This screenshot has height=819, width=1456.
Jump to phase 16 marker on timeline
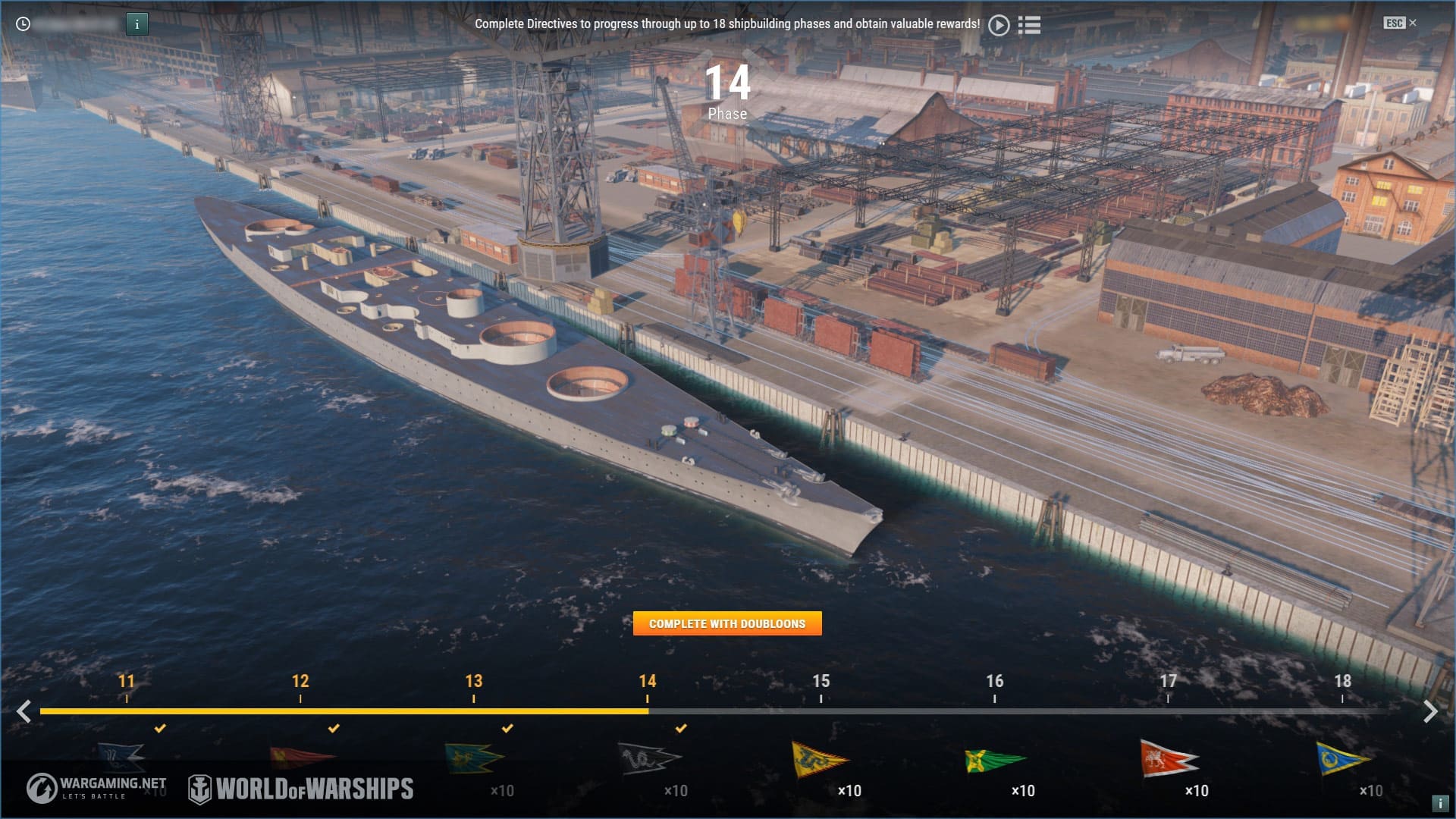[x=994, y=682]
